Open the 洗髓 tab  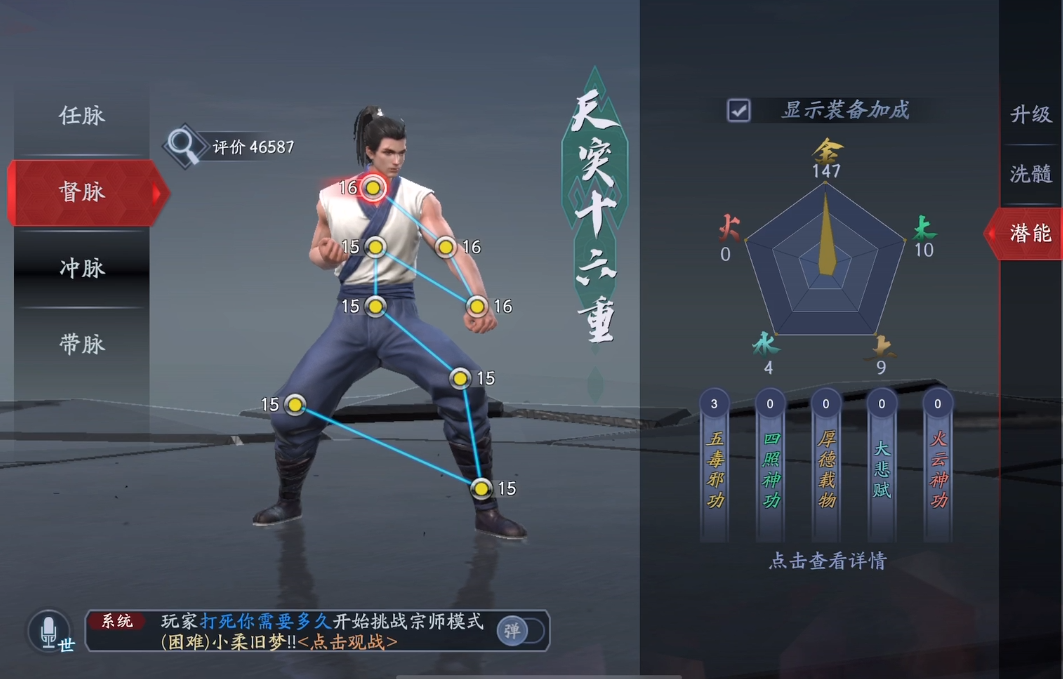(x=1031, y=174)
